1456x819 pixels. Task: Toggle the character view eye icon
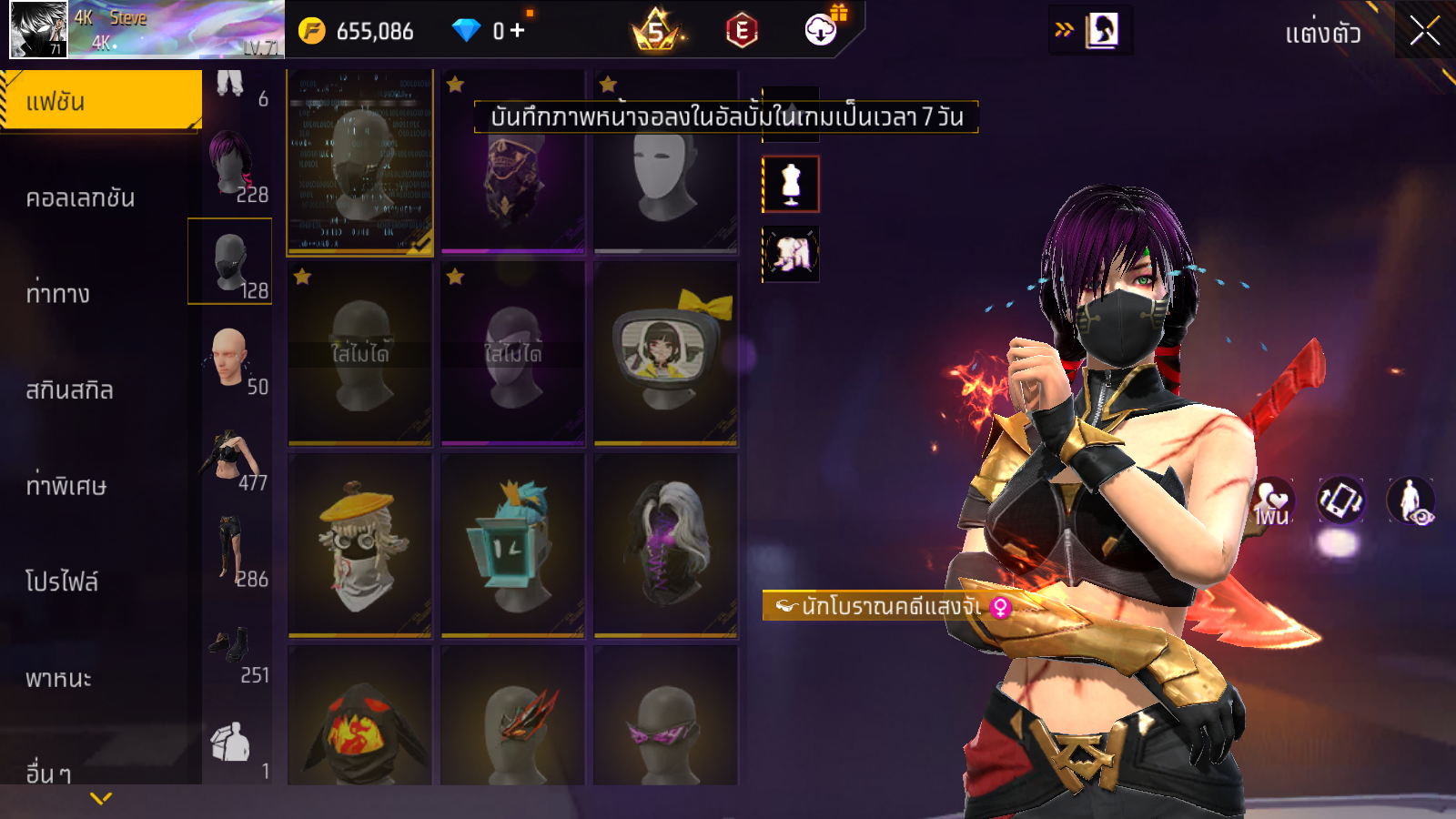click(1410, 500)
